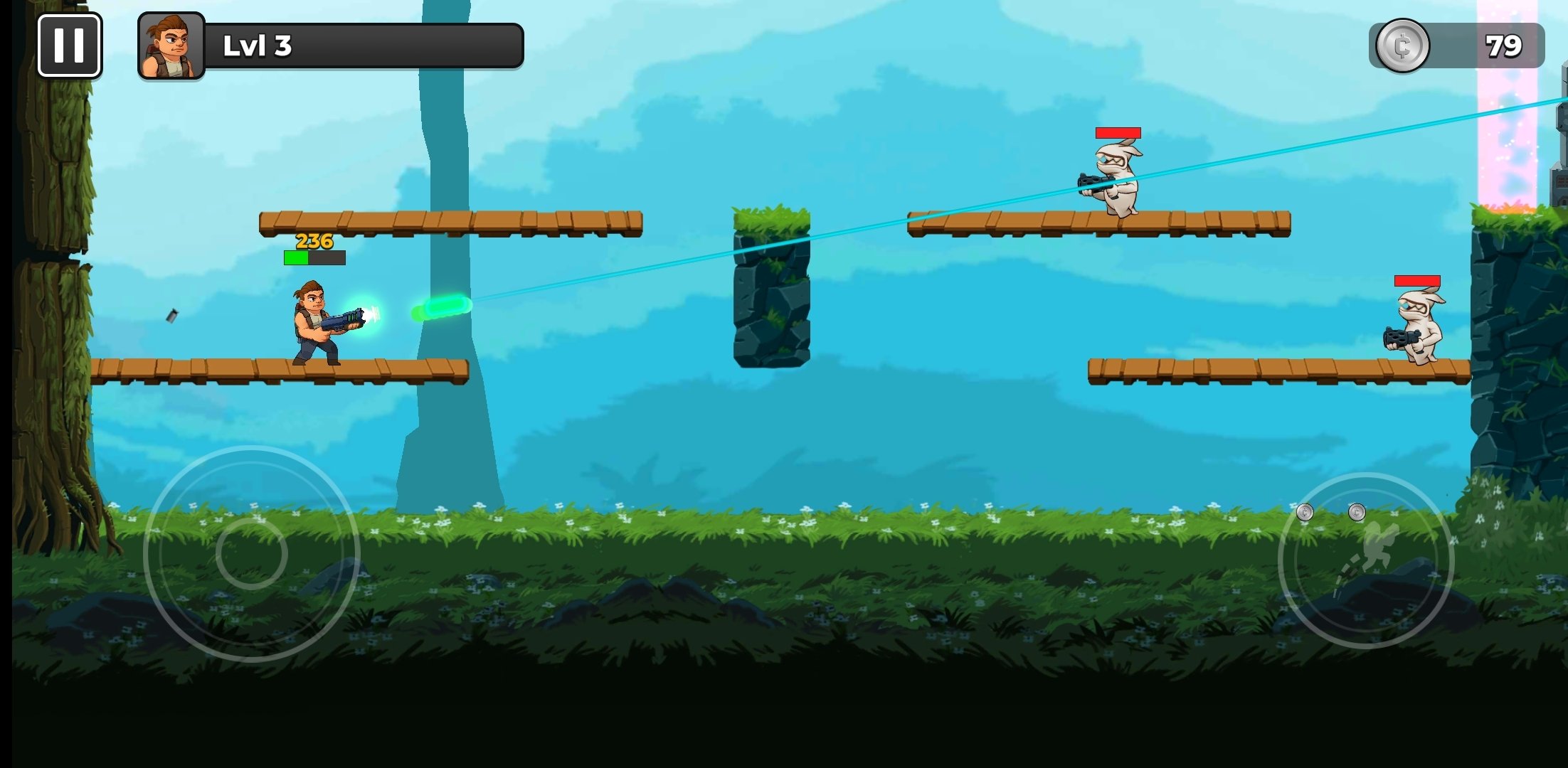1568x768 pixels.
Task: Tap the hero portrait icon
Action: click(171, 46)
